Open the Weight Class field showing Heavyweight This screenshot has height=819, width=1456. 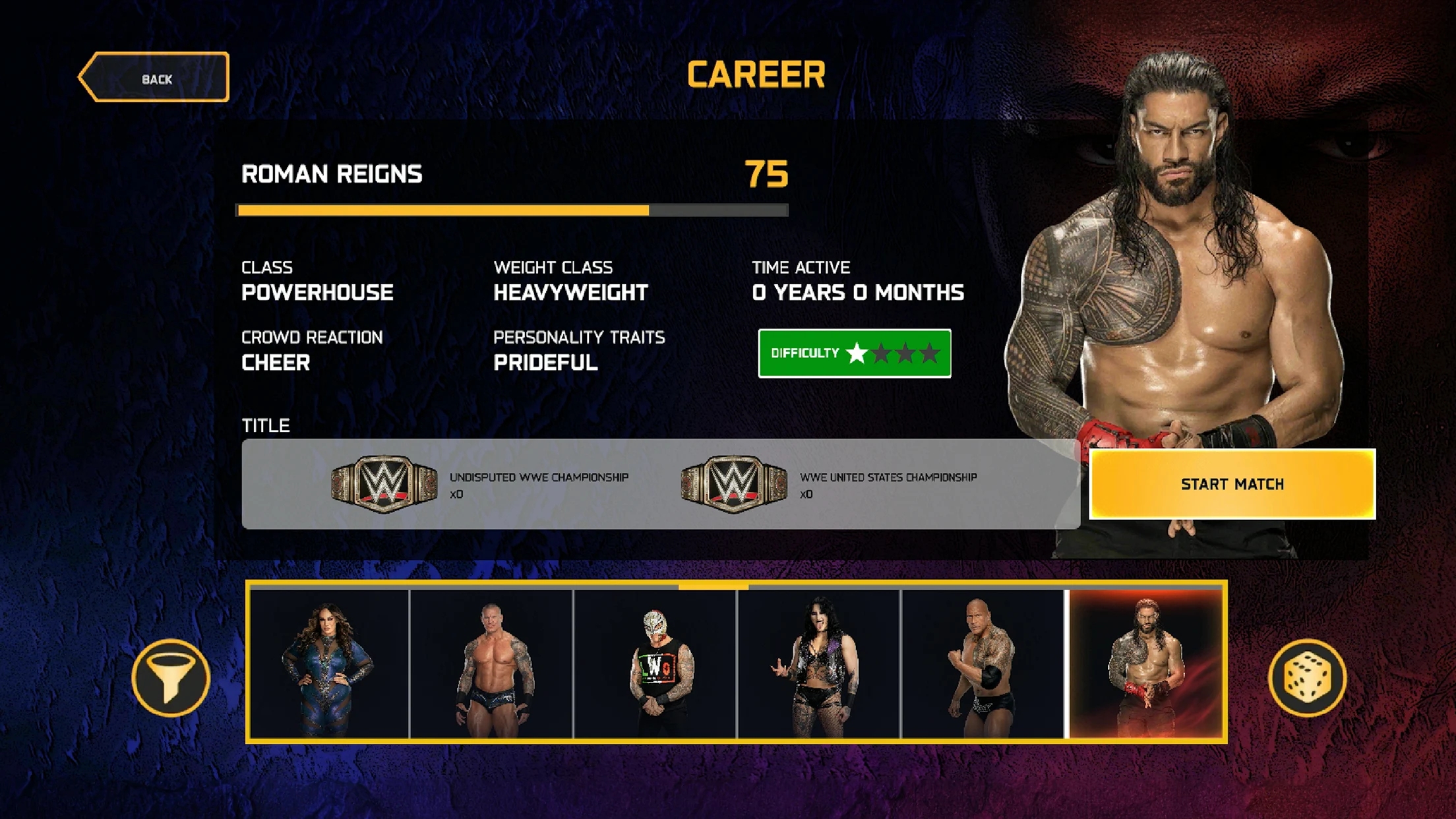tap(570, 292)
